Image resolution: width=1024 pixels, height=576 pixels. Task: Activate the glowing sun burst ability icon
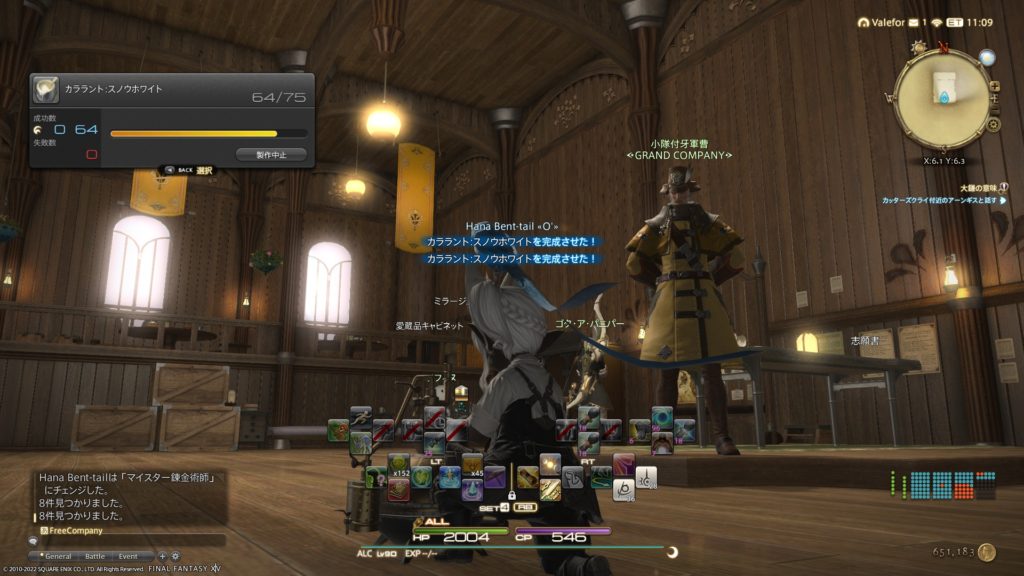click(550, 465)
